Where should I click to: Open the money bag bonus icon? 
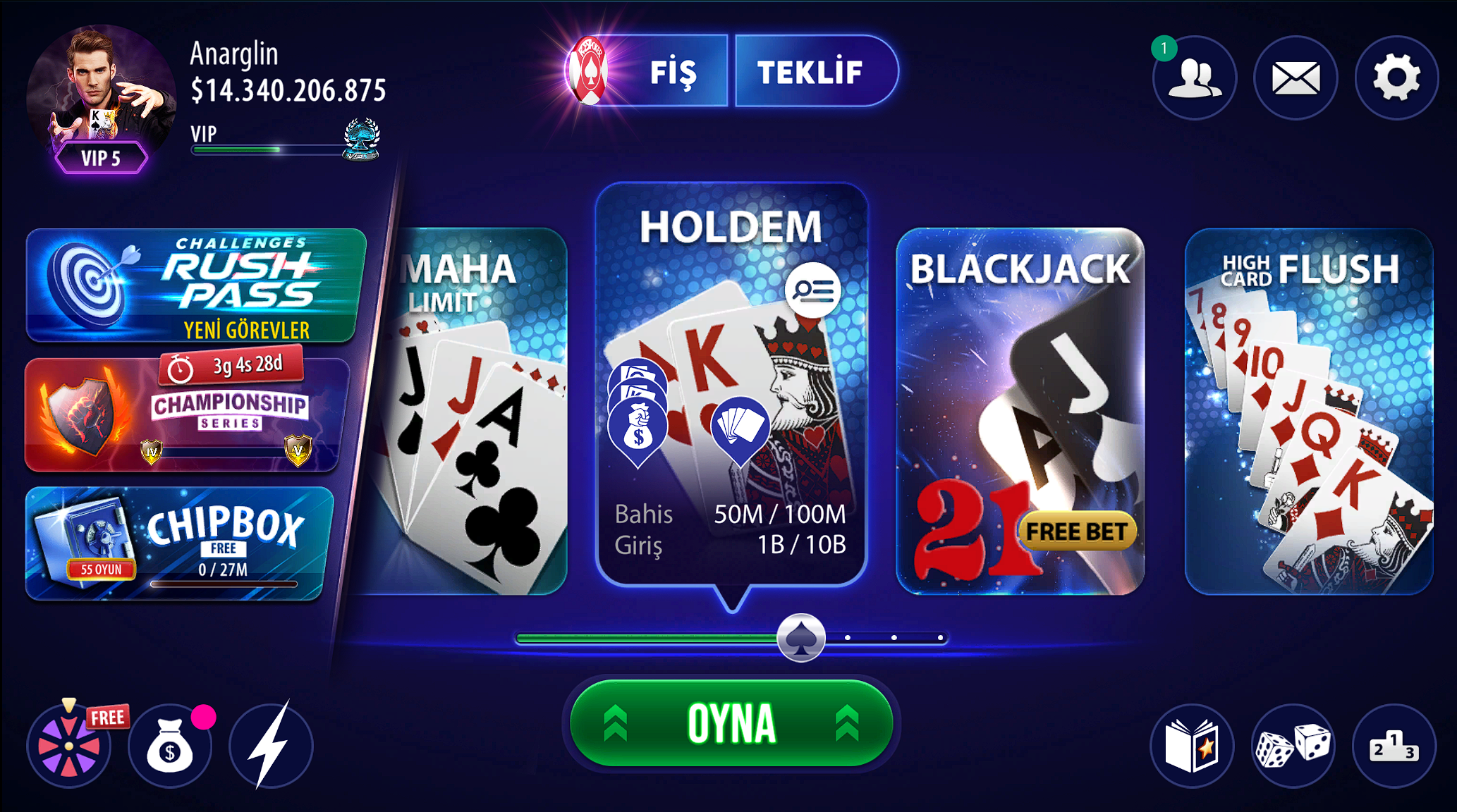(x=170, y=746)
